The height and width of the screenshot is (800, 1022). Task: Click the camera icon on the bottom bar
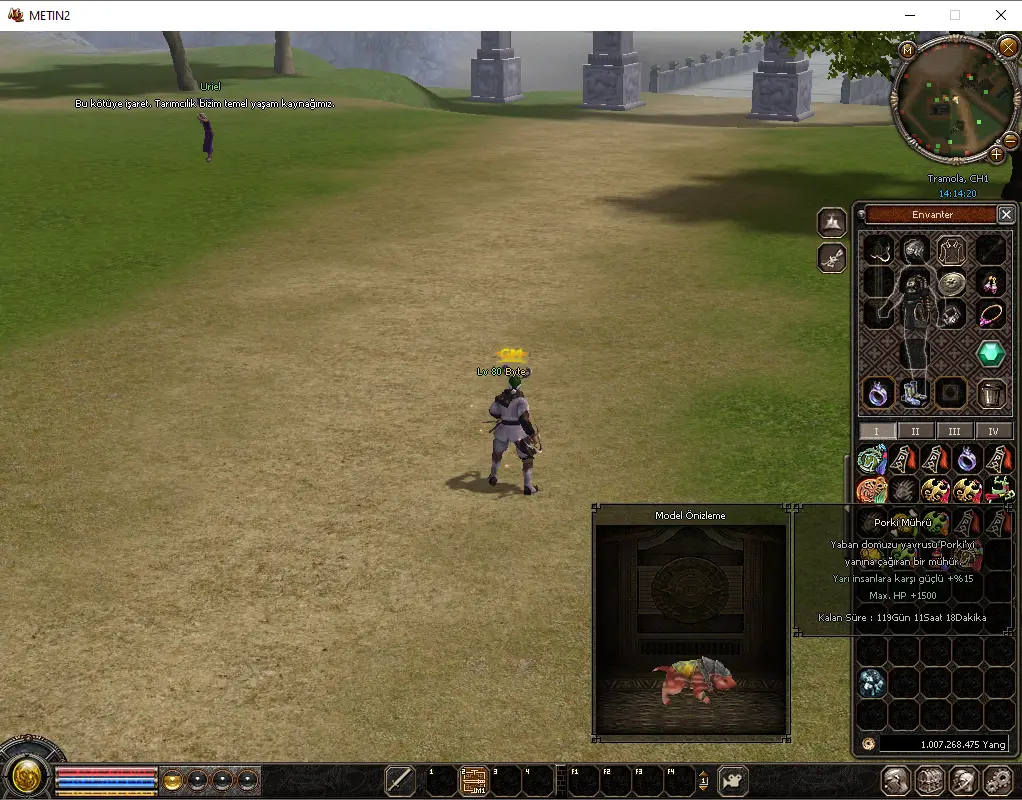[734, 780]
